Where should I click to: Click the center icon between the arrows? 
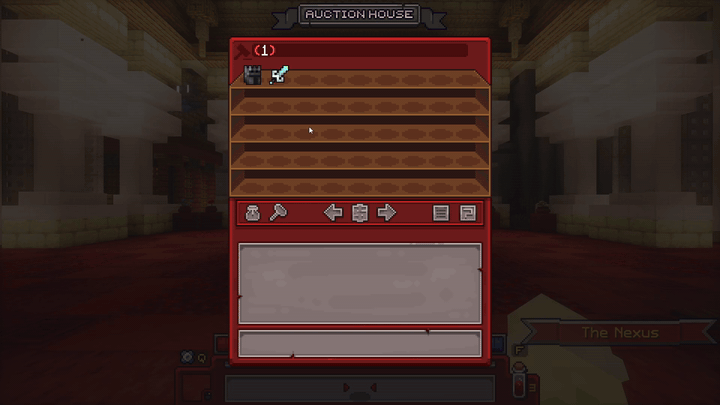[361, 213]
